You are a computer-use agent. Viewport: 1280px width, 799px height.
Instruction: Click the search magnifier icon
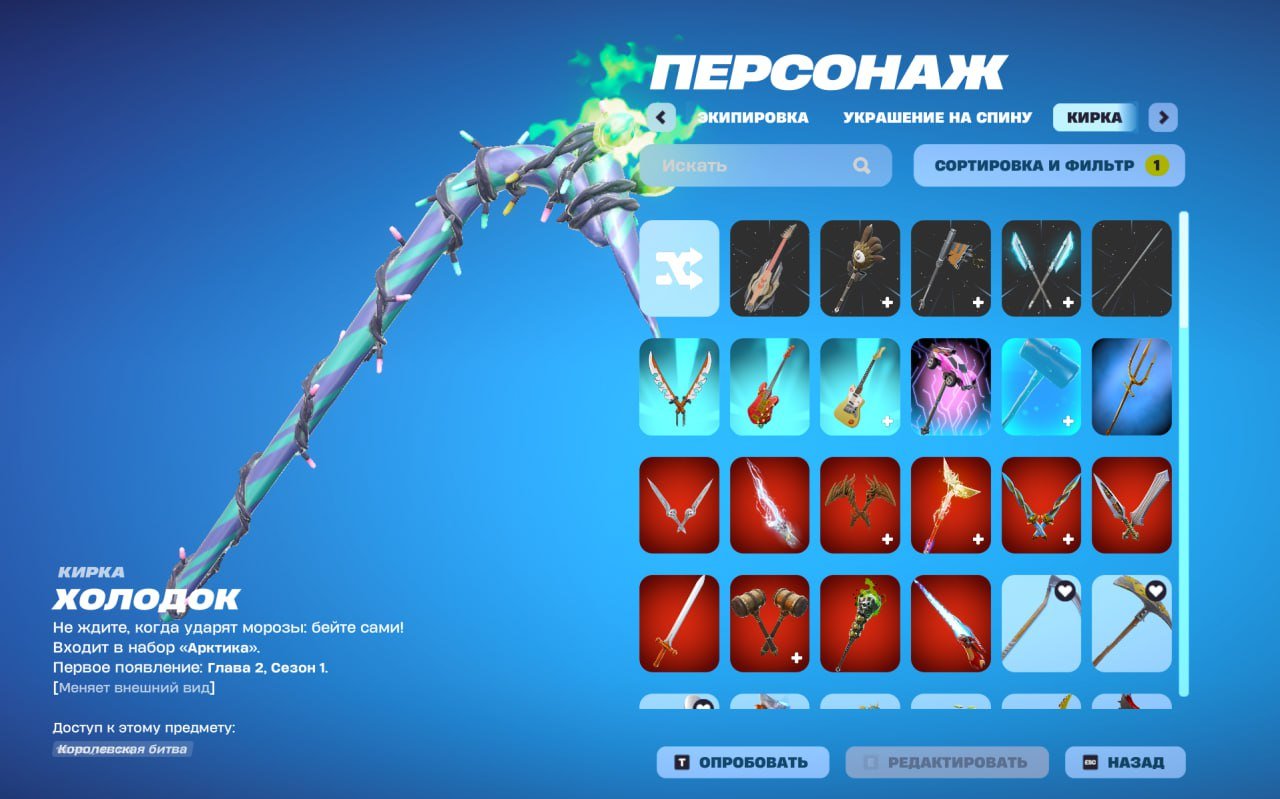click(862, 165)
